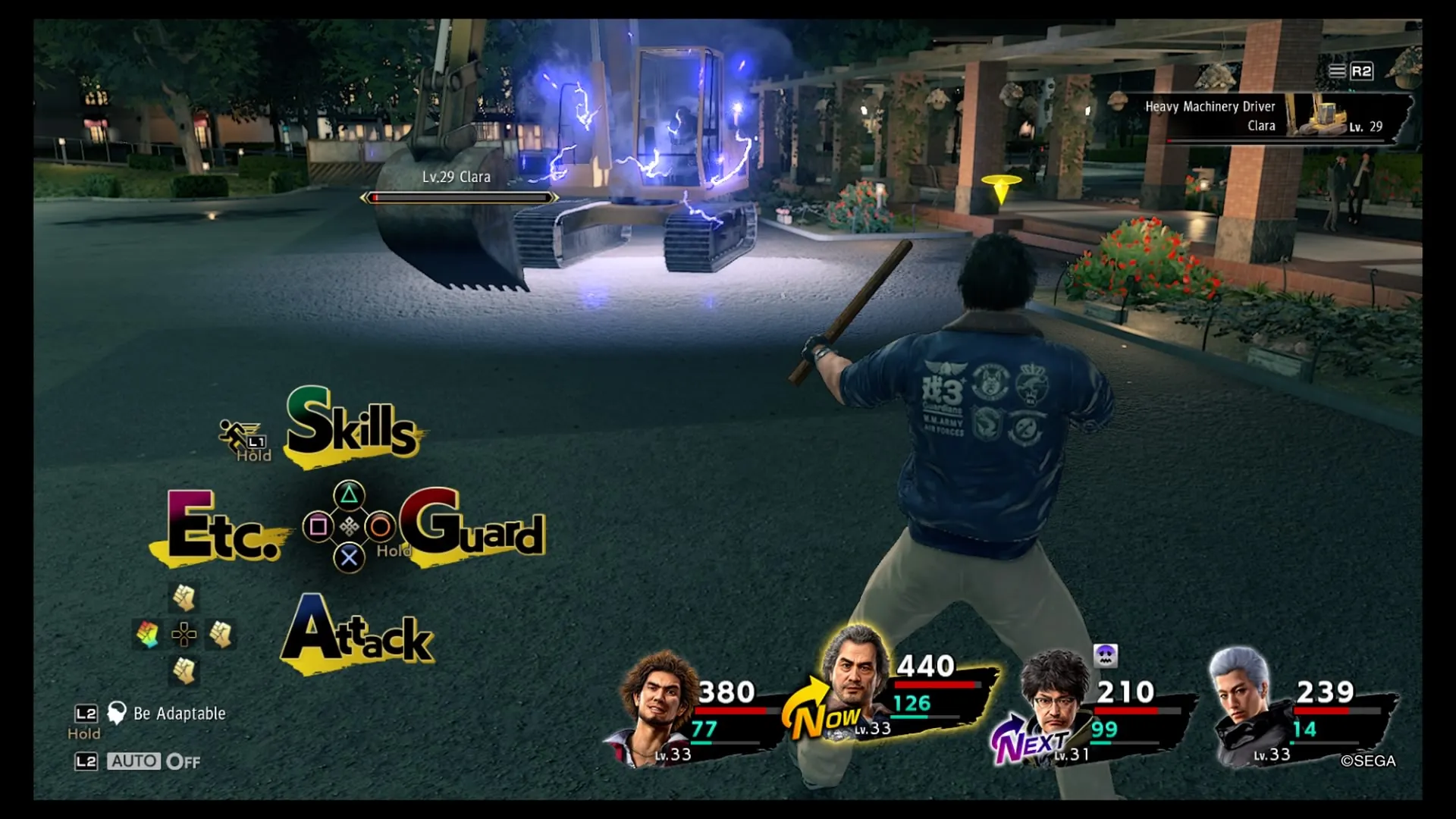
Task: Select the Be Adaptable tactic option
Action: coord(178,714)
